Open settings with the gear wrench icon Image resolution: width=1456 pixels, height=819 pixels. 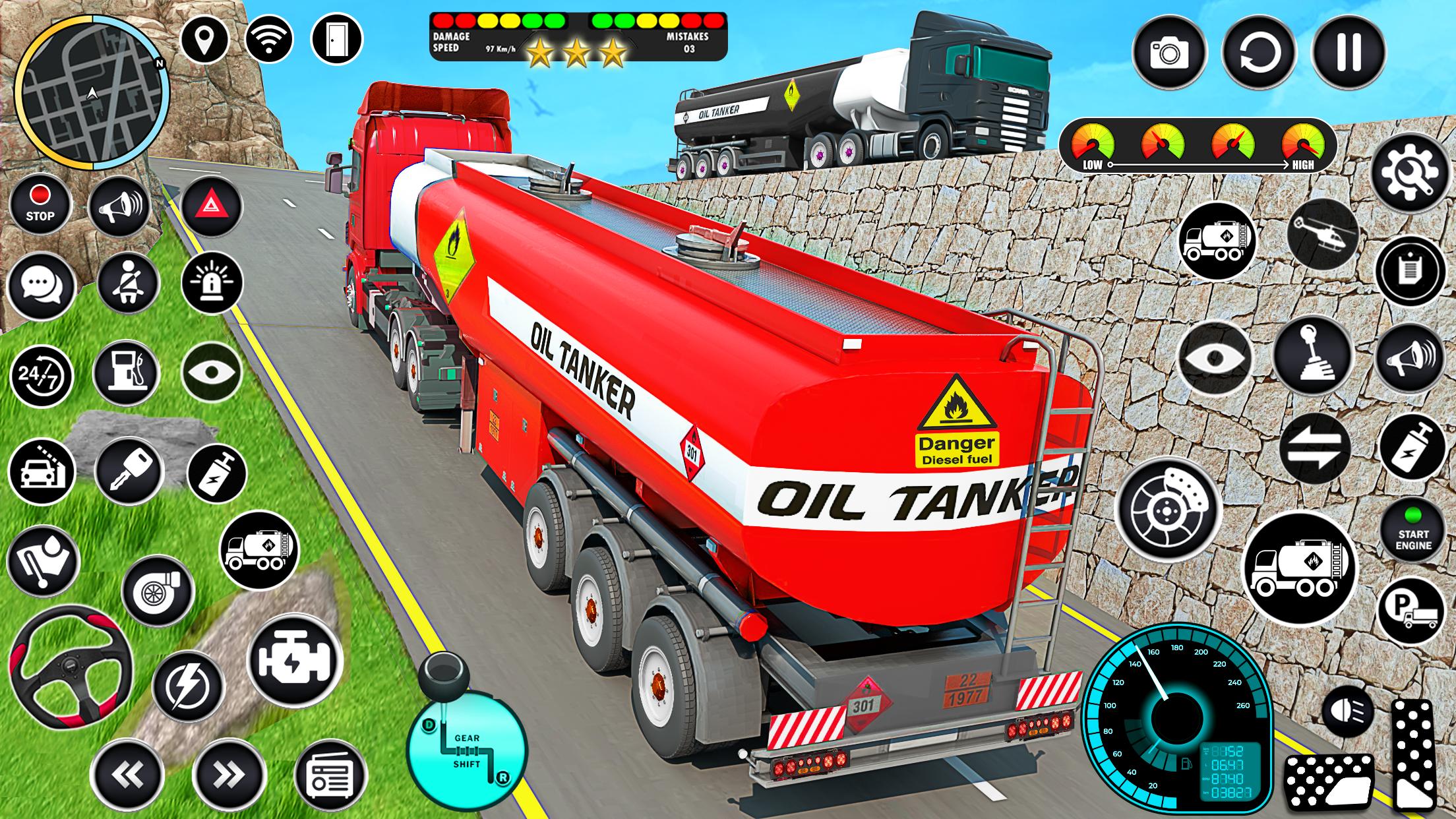pyautogui.click(x=1410, y=173)
